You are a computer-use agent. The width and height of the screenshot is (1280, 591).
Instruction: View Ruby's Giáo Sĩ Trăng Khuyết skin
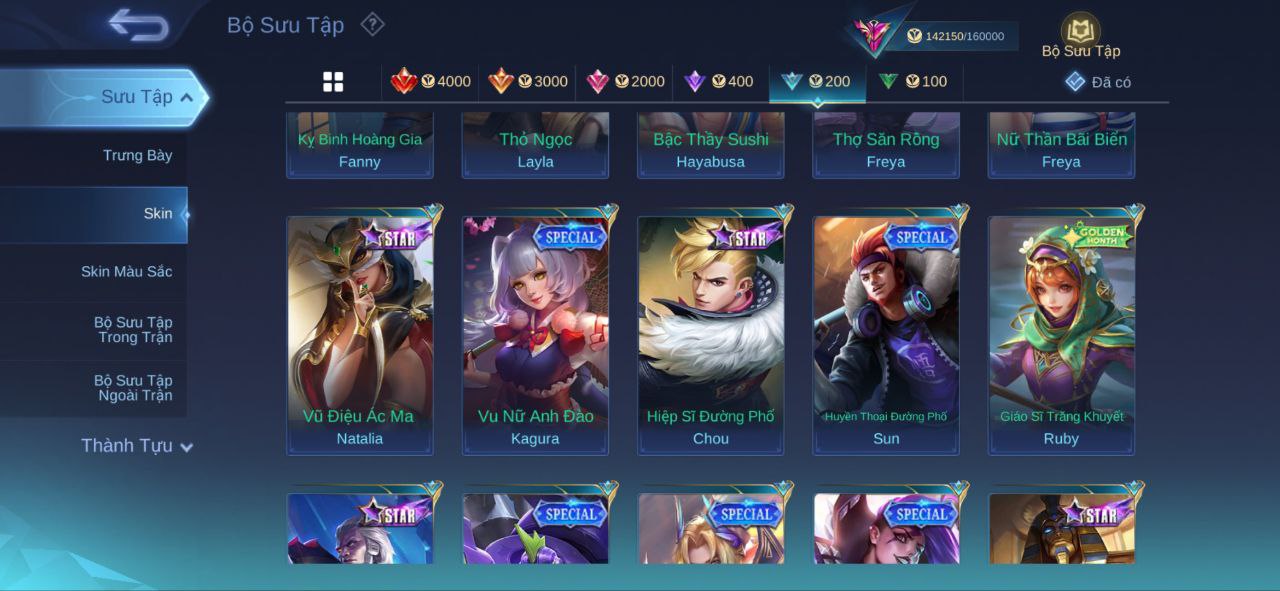point(1061,335)
